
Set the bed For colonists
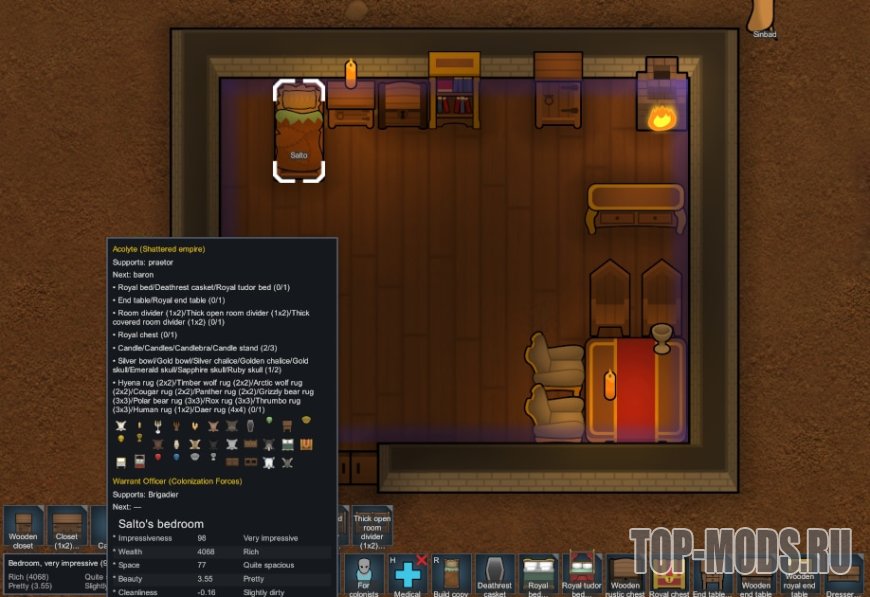pos(363,576)
